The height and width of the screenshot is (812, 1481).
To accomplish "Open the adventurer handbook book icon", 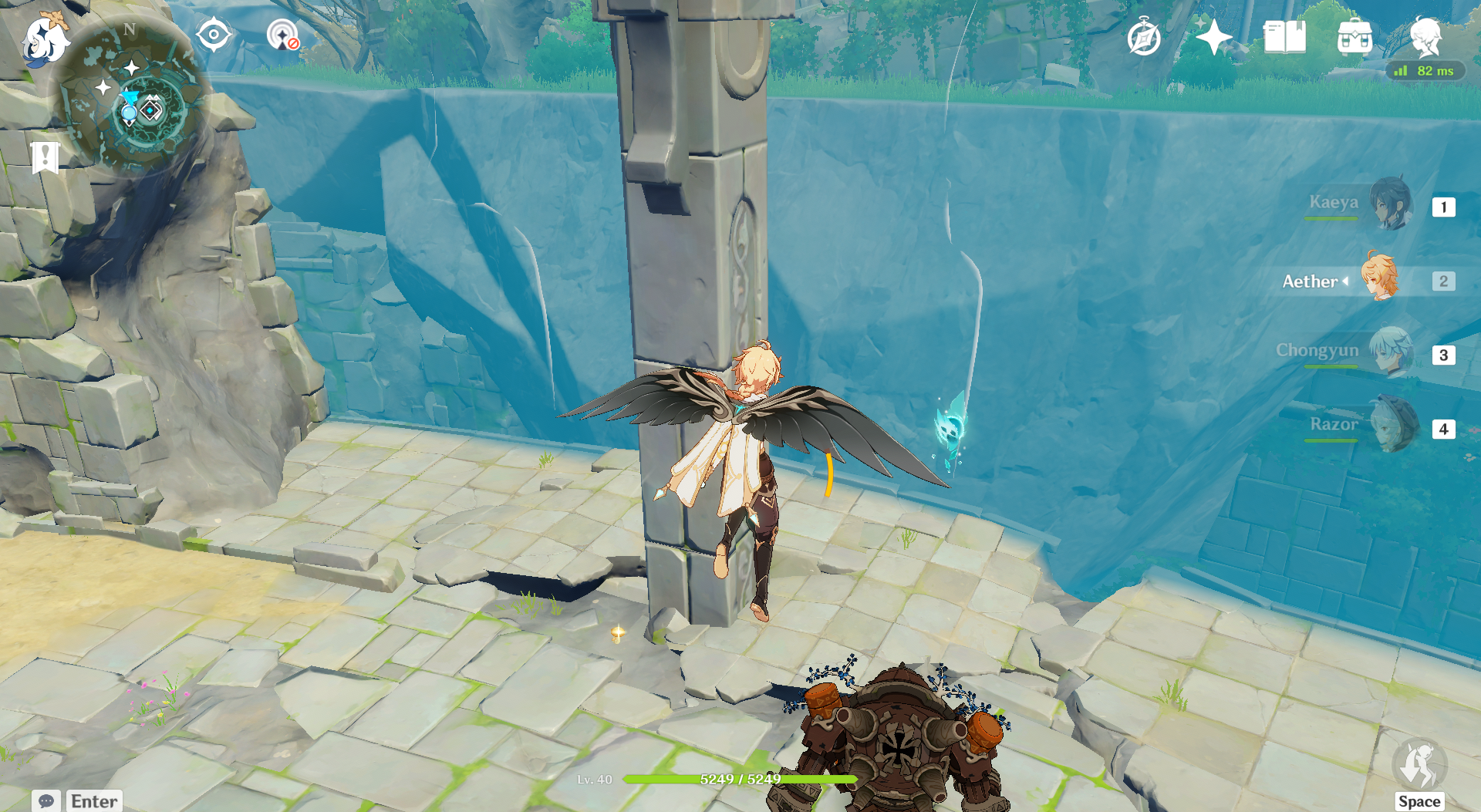I will point(1284,37).
